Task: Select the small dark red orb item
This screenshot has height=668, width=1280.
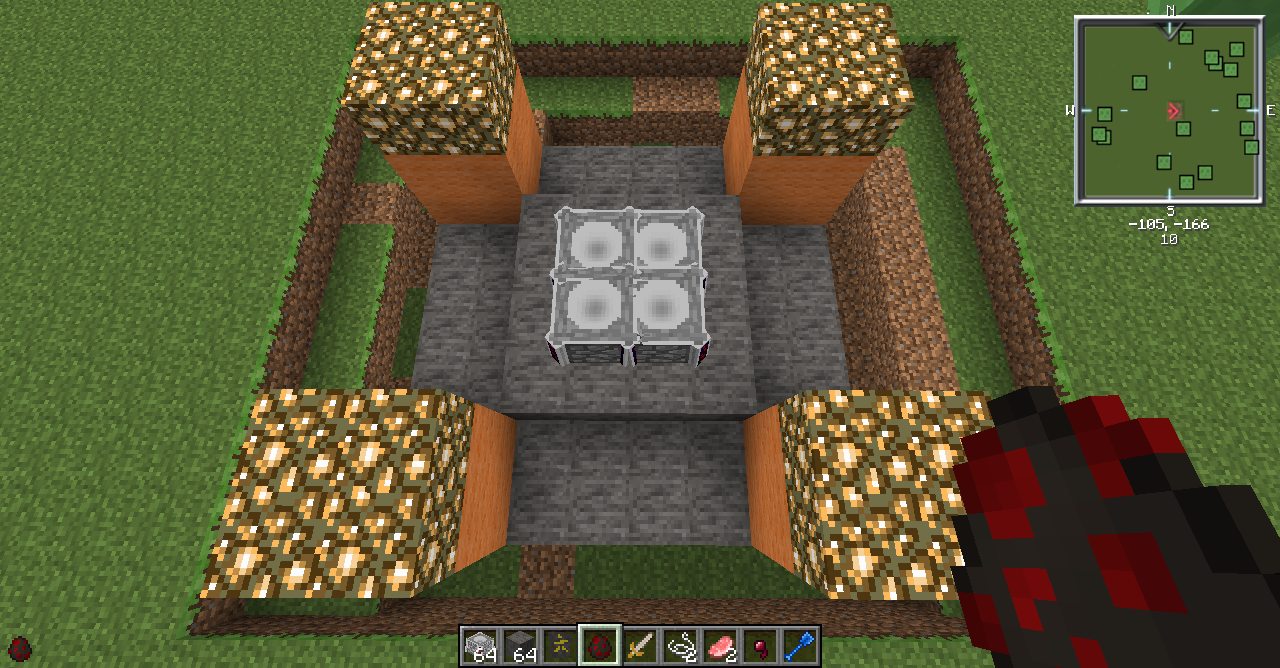Action: coord(761,645)
